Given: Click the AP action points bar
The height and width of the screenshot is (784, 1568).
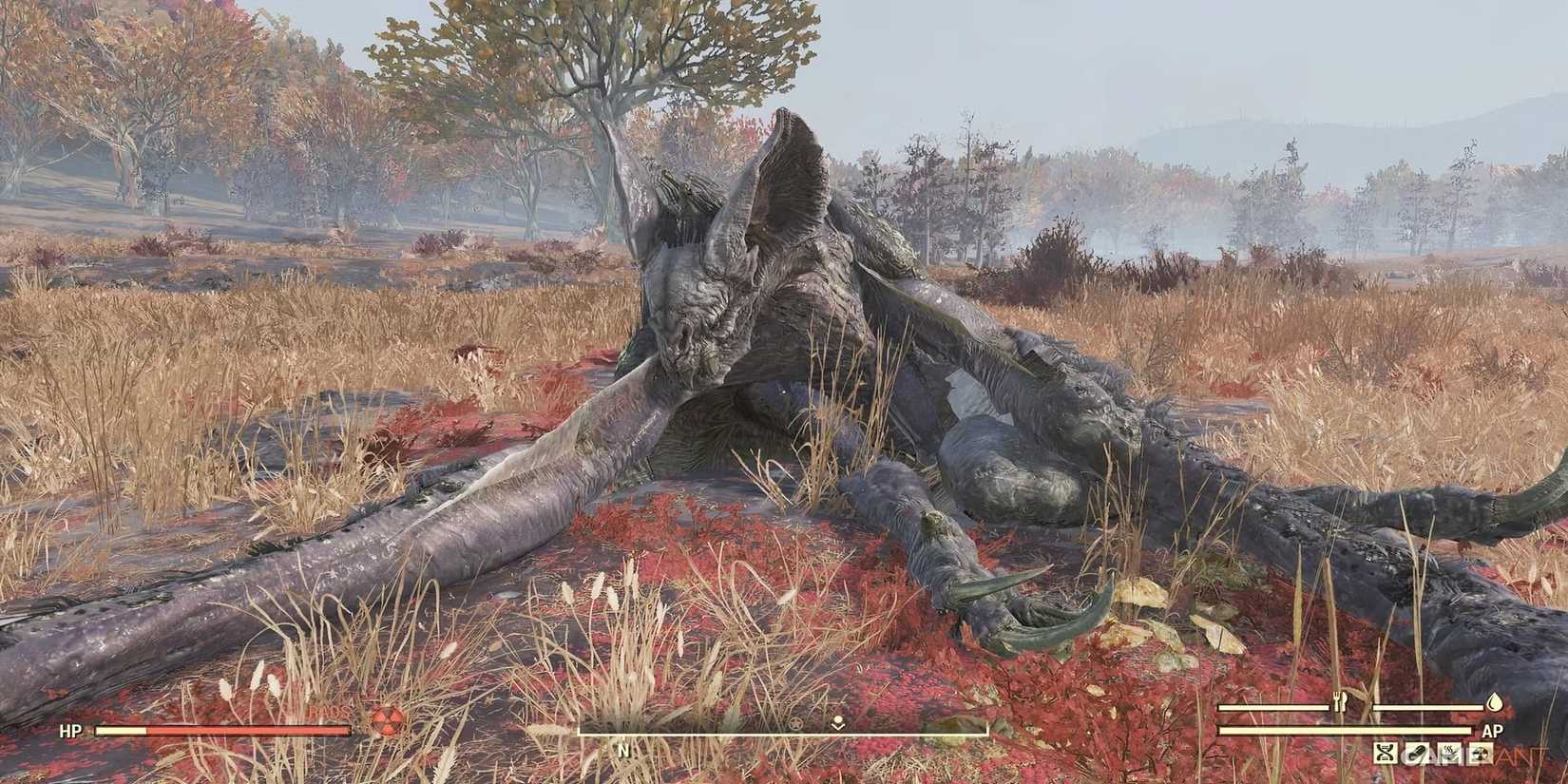Looking at the screenshot, I should point(1345,730).
